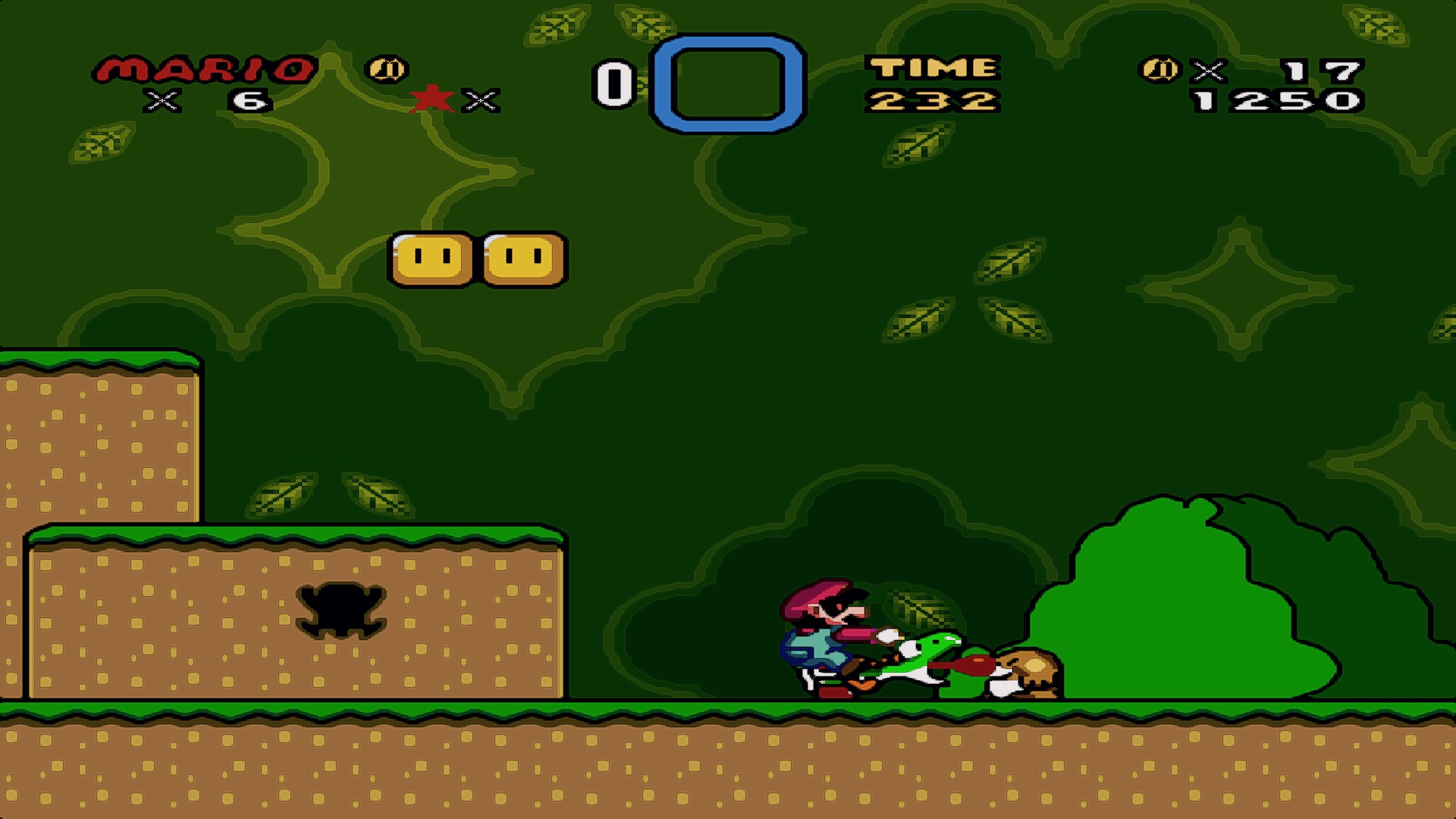Click the collected dragon coin icon

tap(388, 70)
